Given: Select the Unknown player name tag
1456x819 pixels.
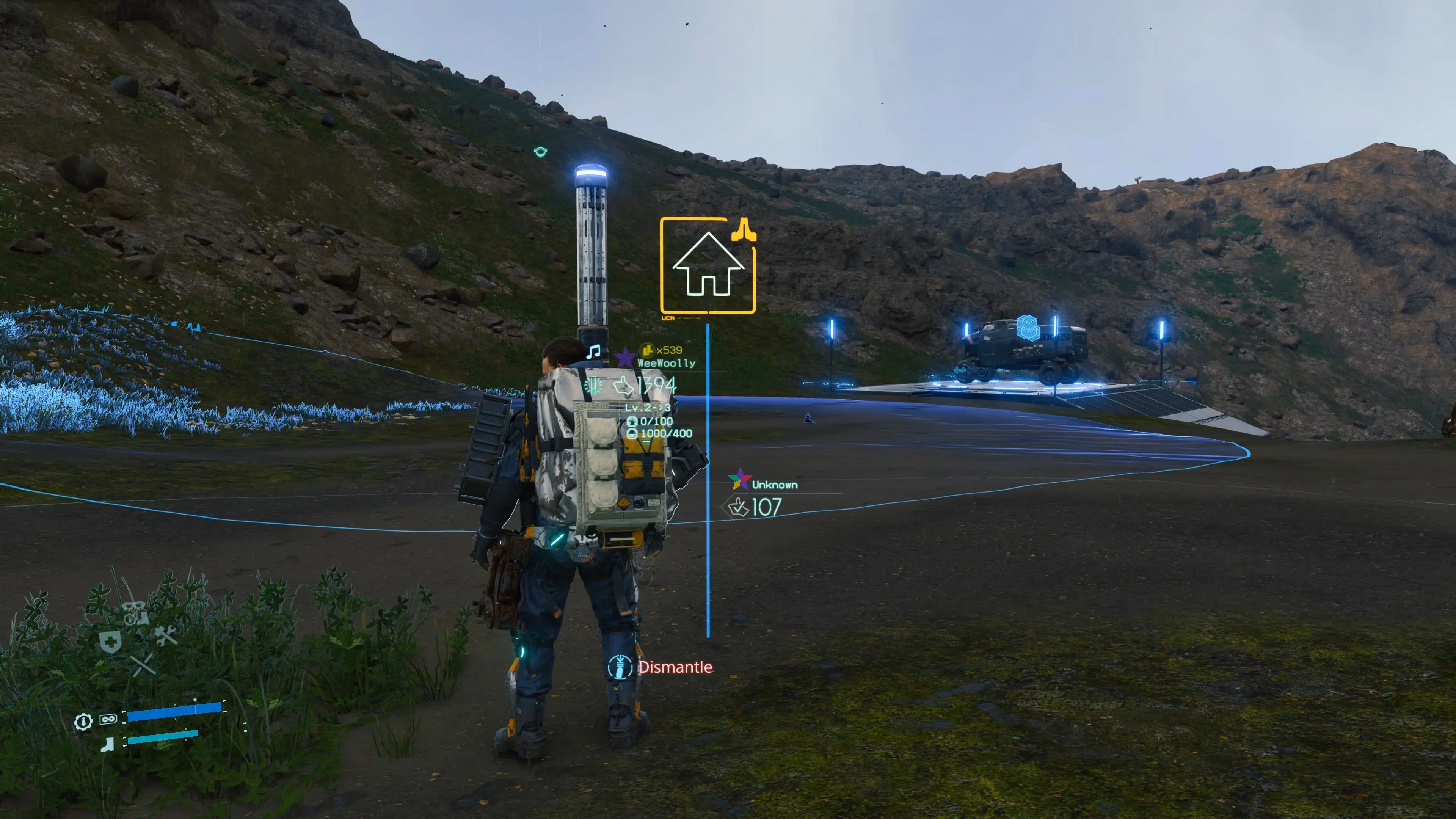Looking at the screenshot, I should pyautogui.click(x=774, y=485).
